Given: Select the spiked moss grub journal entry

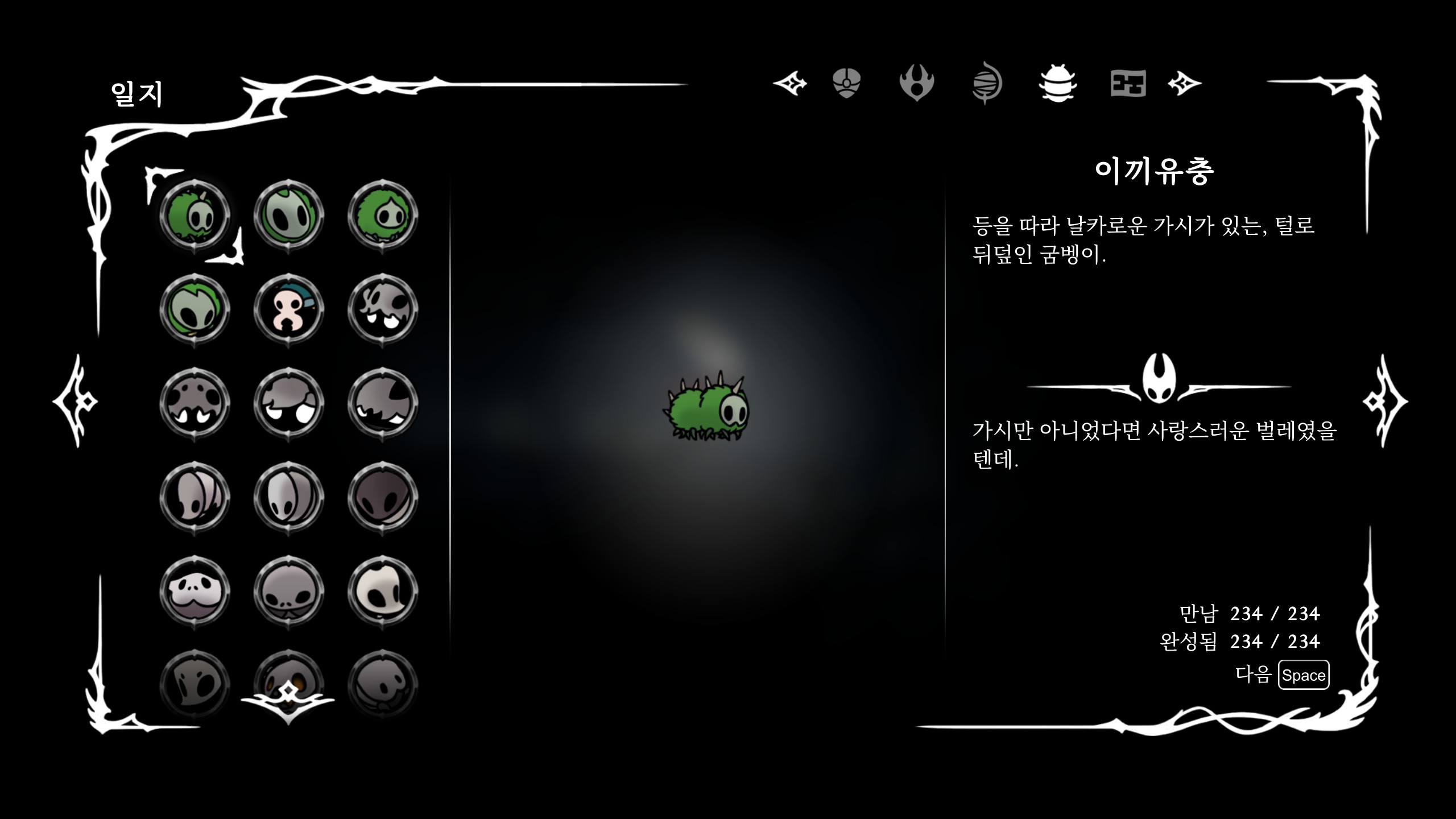Looking at the screenshot, I should pyautogui.click(x=195, y=216).
